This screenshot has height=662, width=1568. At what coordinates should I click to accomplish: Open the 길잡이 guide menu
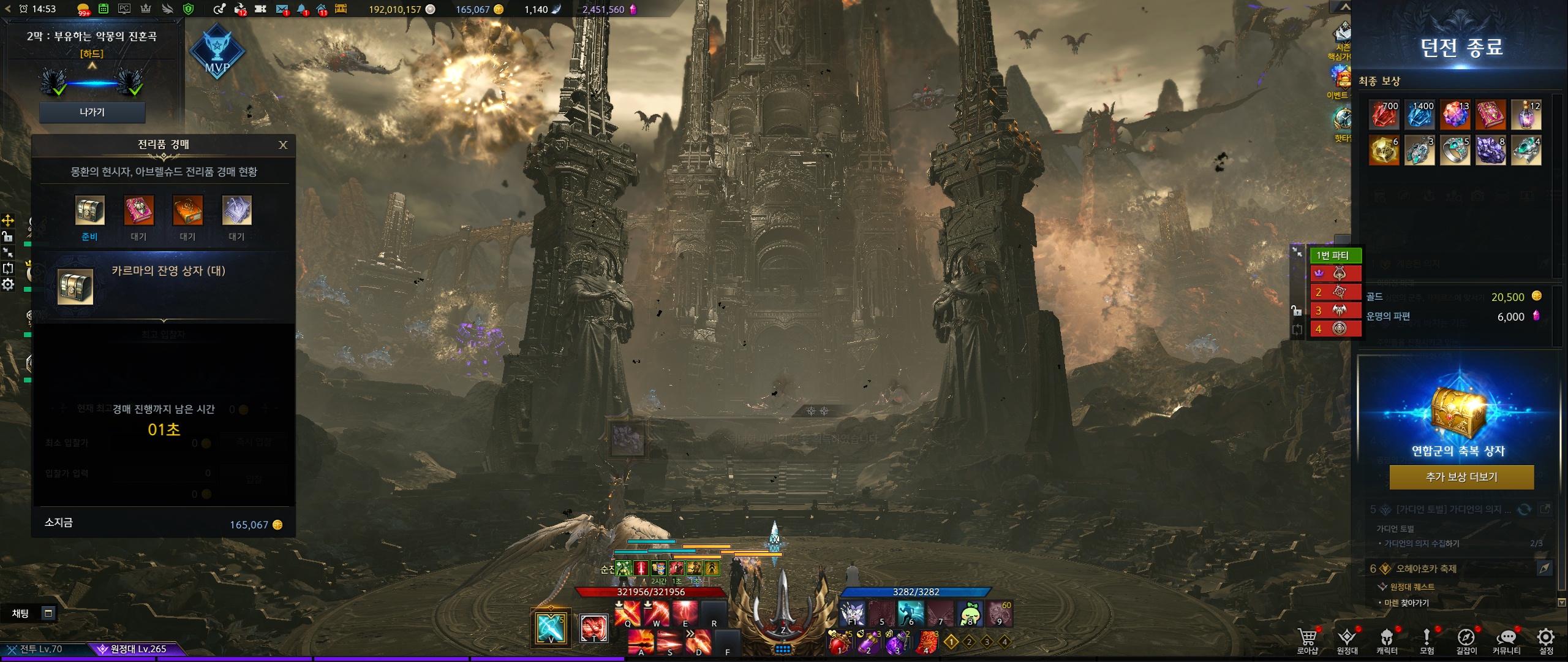1466,639
